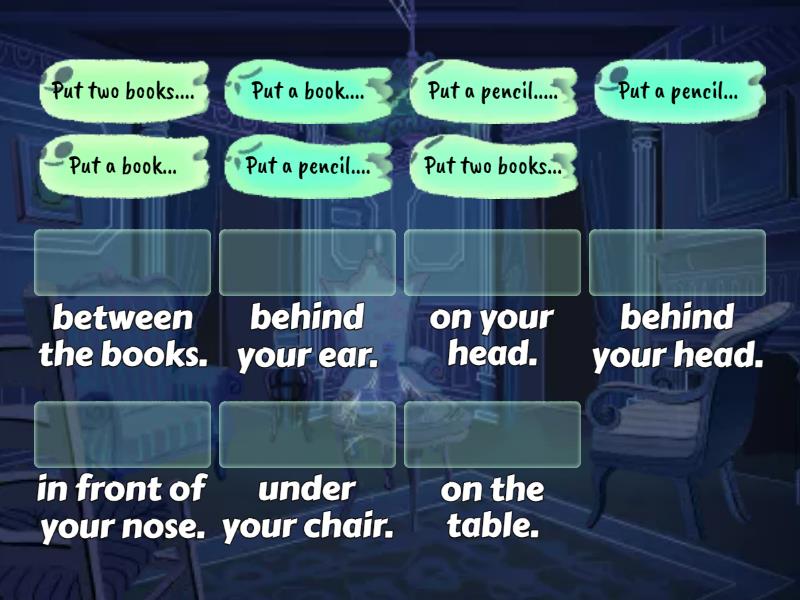Screen dimensions: 800x600
Task: Choose the answer box for "behind your ear."
Action: tap(307, 262)
